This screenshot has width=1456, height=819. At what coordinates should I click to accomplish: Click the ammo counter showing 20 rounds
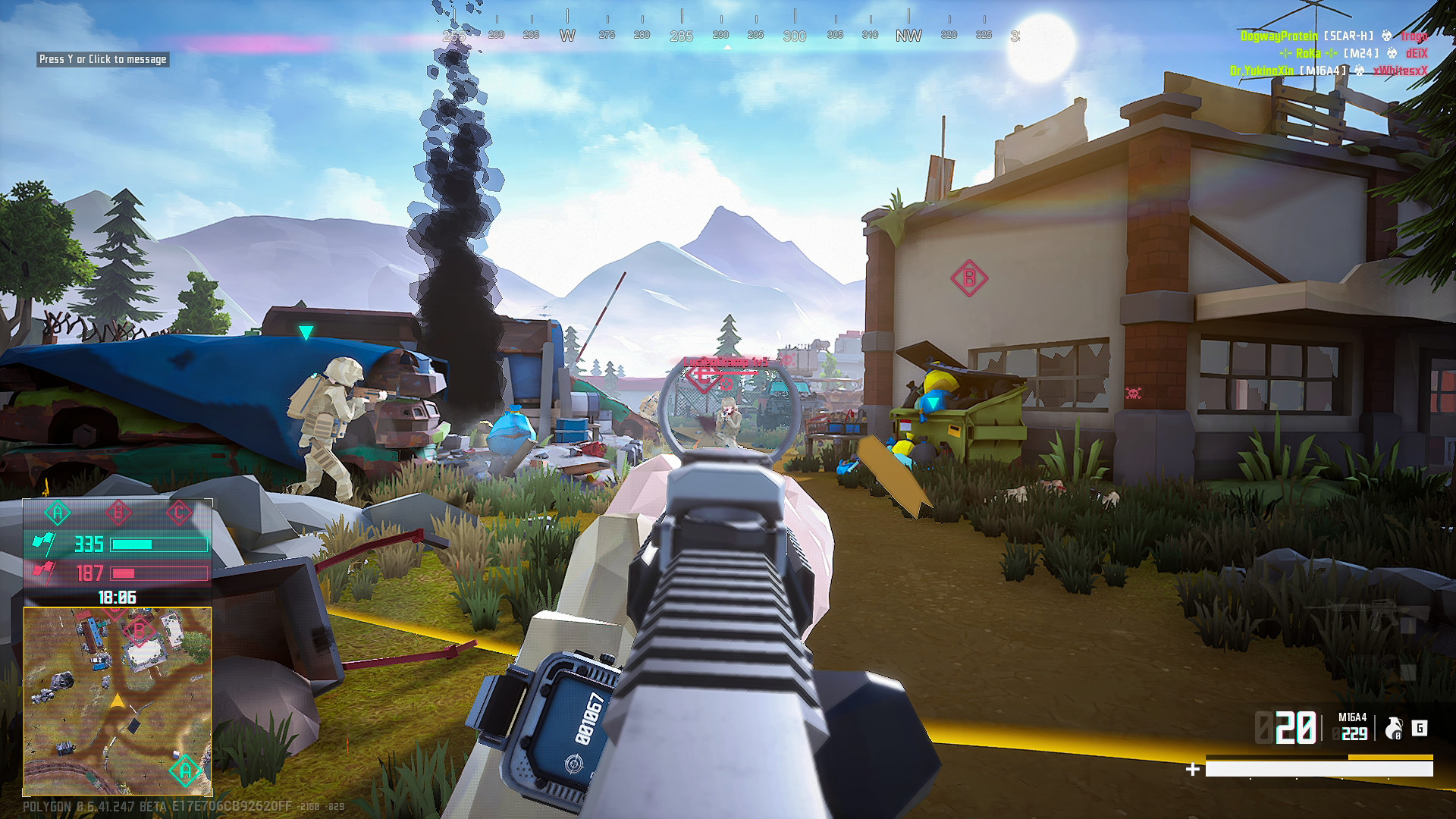[1296, 726]
